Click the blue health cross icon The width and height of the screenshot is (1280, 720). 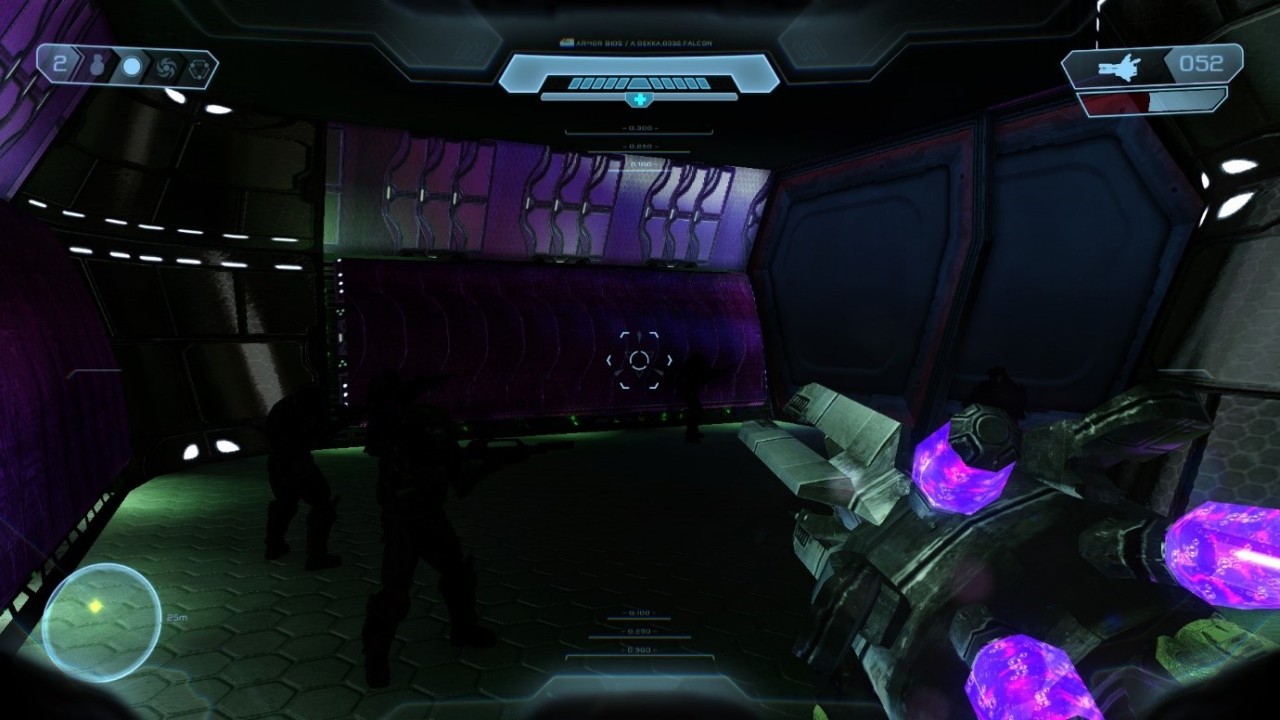[x=639, y=99]
